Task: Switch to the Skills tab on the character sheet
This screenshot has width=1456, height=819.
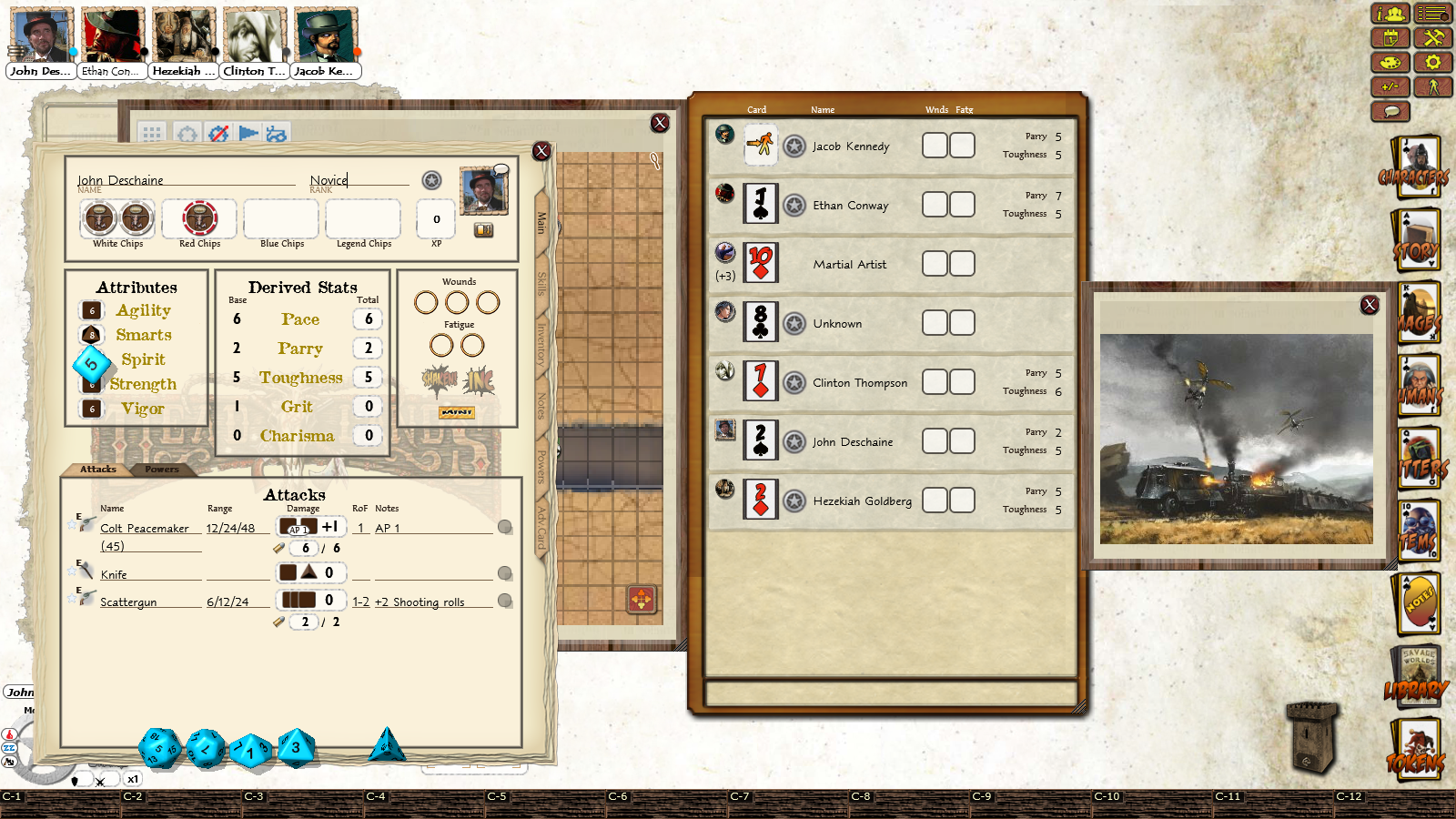Action: point(539,284)
